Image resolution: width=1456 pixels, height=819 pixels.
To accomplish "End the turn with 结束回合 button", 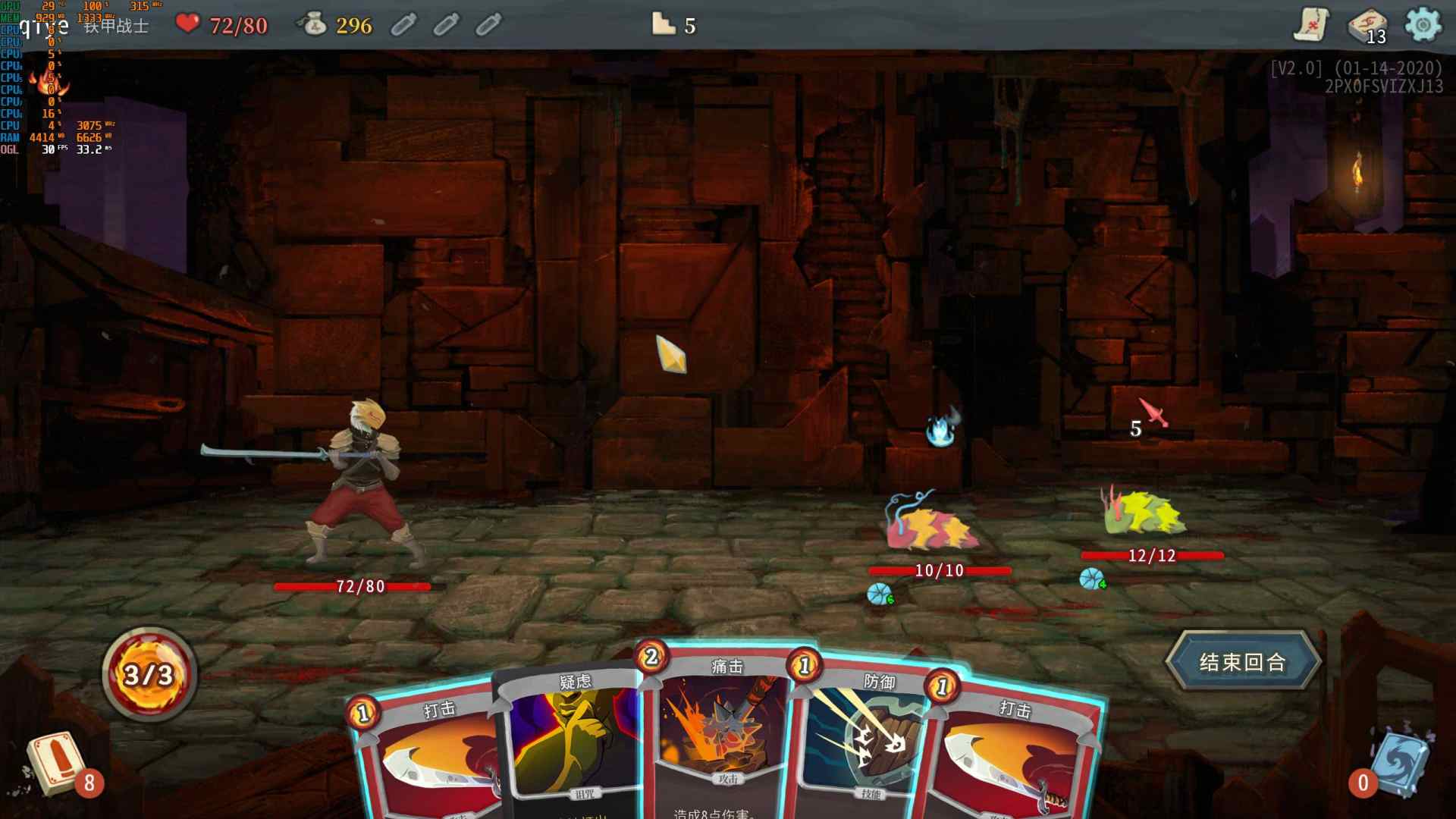I will pos(1242,662).
